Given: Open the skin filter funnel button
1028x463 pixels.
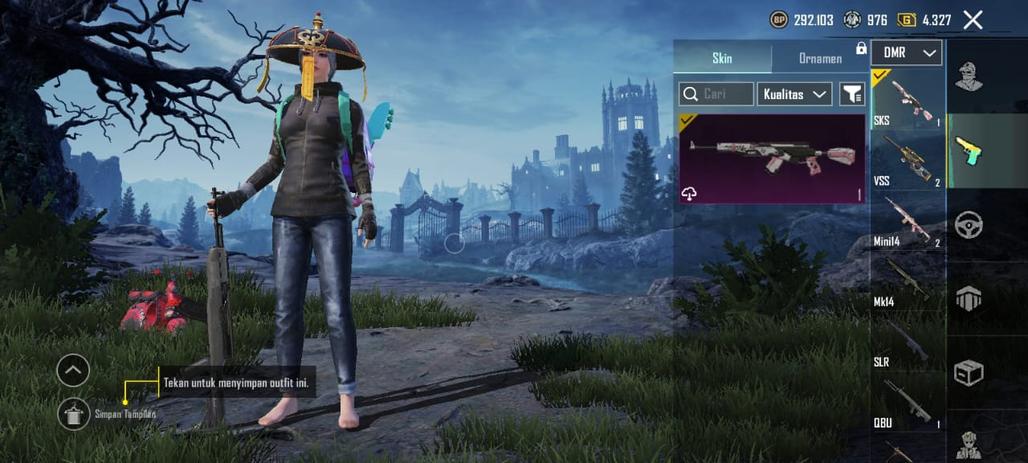Looking at the screenshot, I should pos(852,94).
